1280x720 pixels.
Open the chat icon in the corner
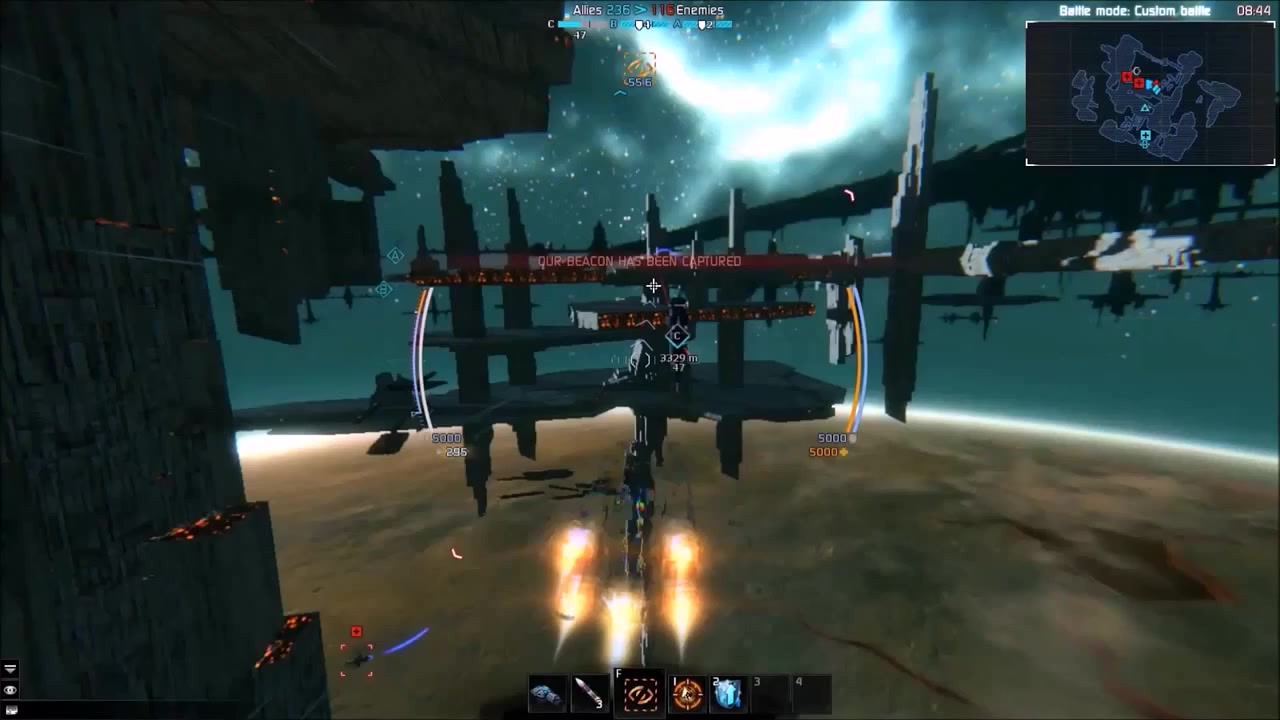pyautogui.click(x=10, y=710)
